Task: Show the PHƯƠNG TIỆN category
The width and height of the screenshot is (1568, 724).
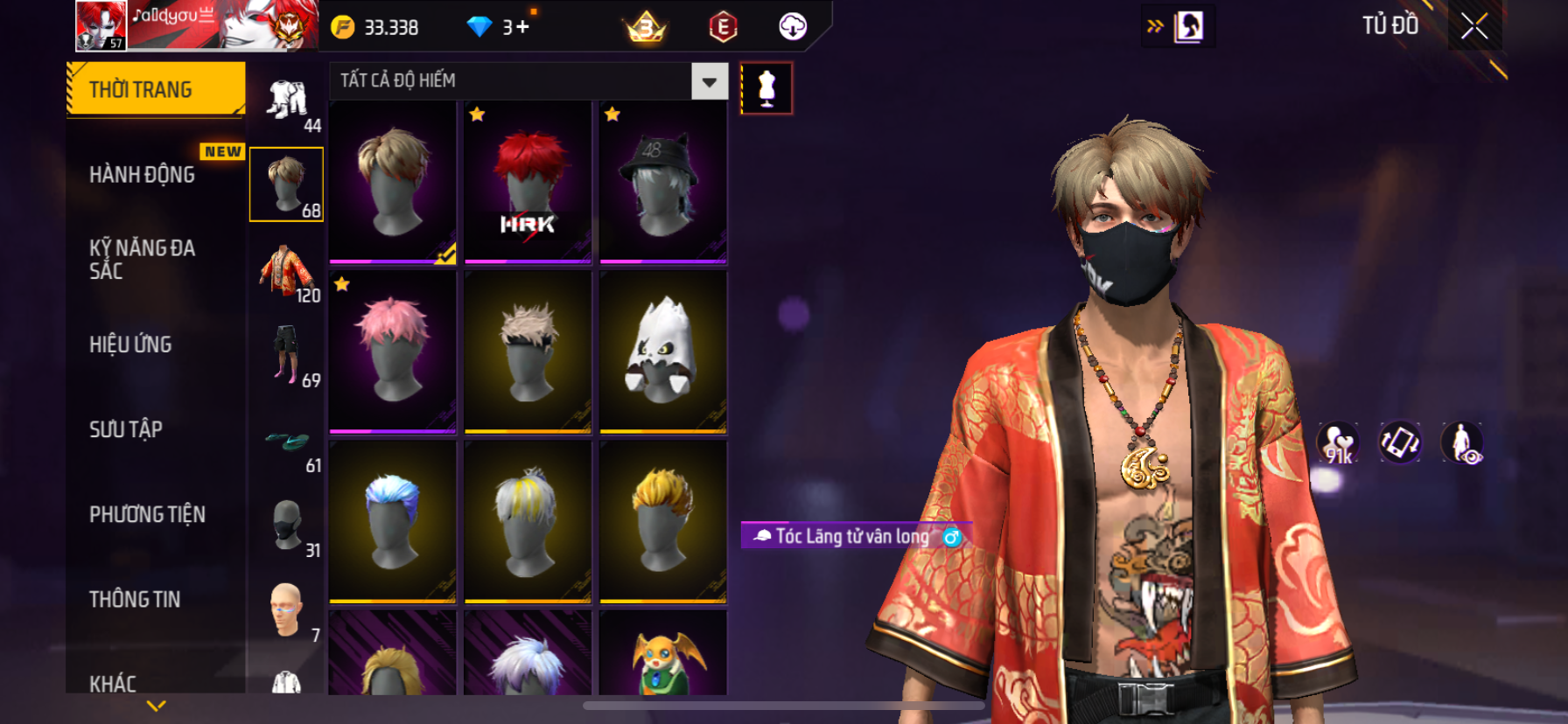Action: click(147, 514)
